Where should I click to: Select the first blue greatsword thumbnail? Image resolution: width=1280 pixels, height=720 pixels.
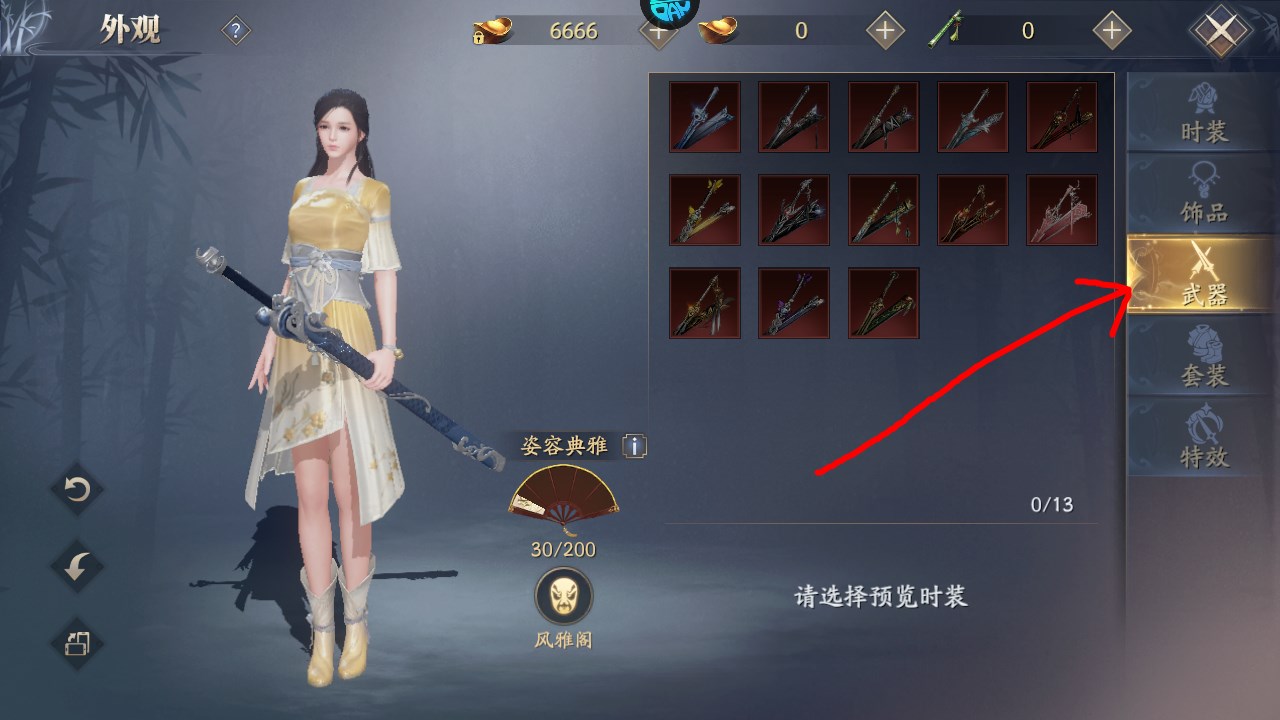tap(704, 117)
